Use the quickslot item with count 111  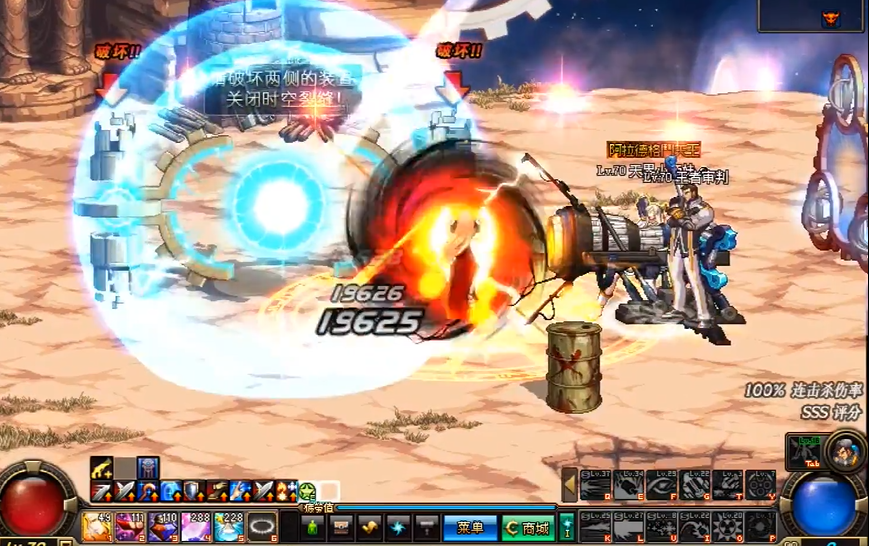[x=131, y=526]
